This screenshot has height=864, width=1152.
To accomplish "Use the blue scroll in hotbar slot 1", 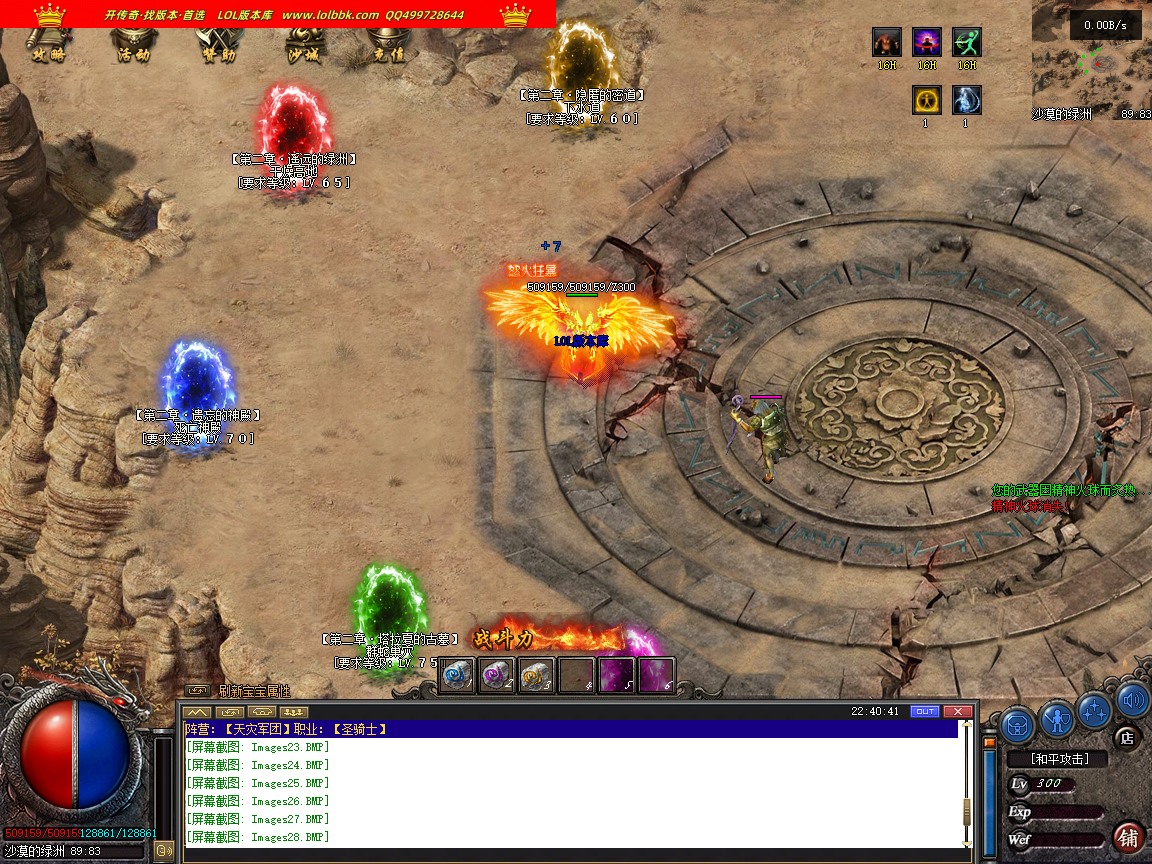I will tap(457, 675).
